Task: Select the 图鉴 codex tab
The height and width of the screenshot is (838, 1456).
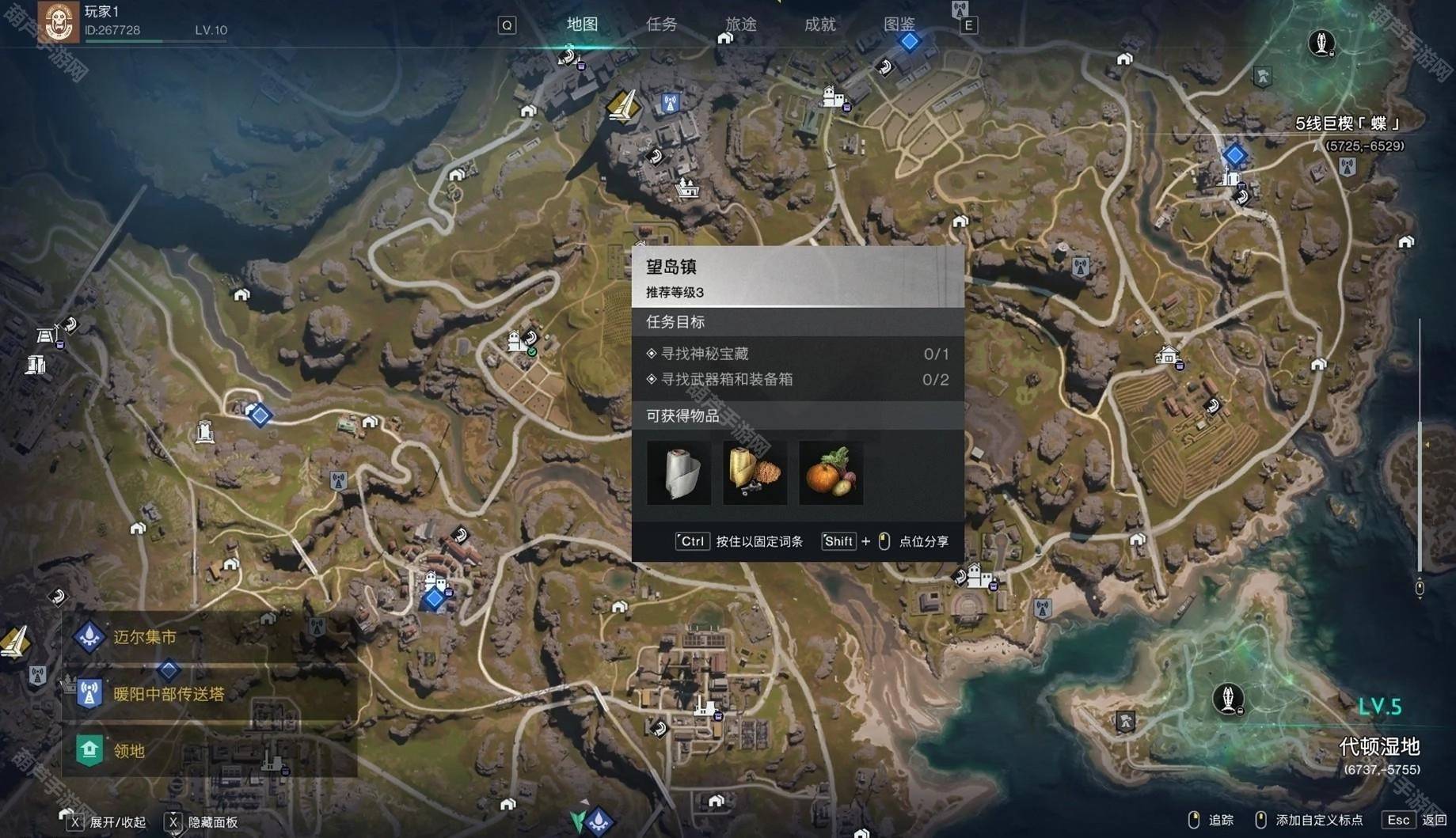Action: tap(899, 25)
